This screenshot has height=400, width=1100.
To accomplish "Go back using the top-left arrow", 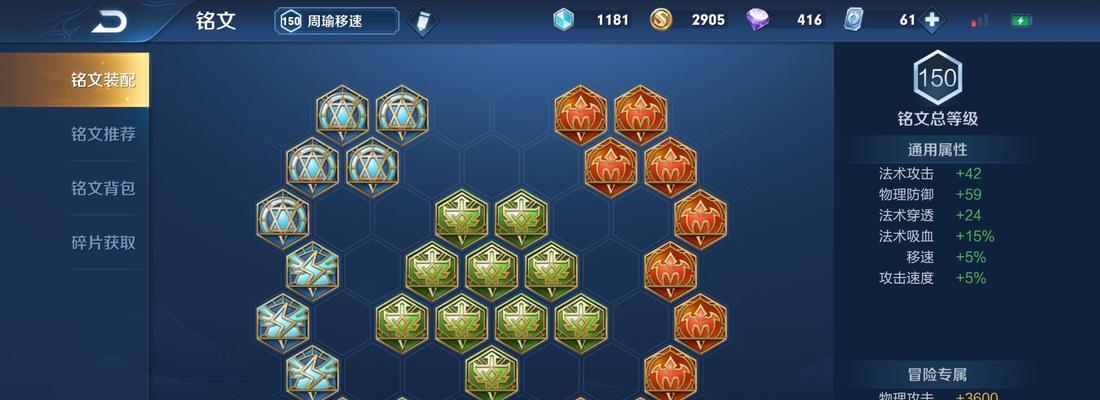I will (109, 20).
